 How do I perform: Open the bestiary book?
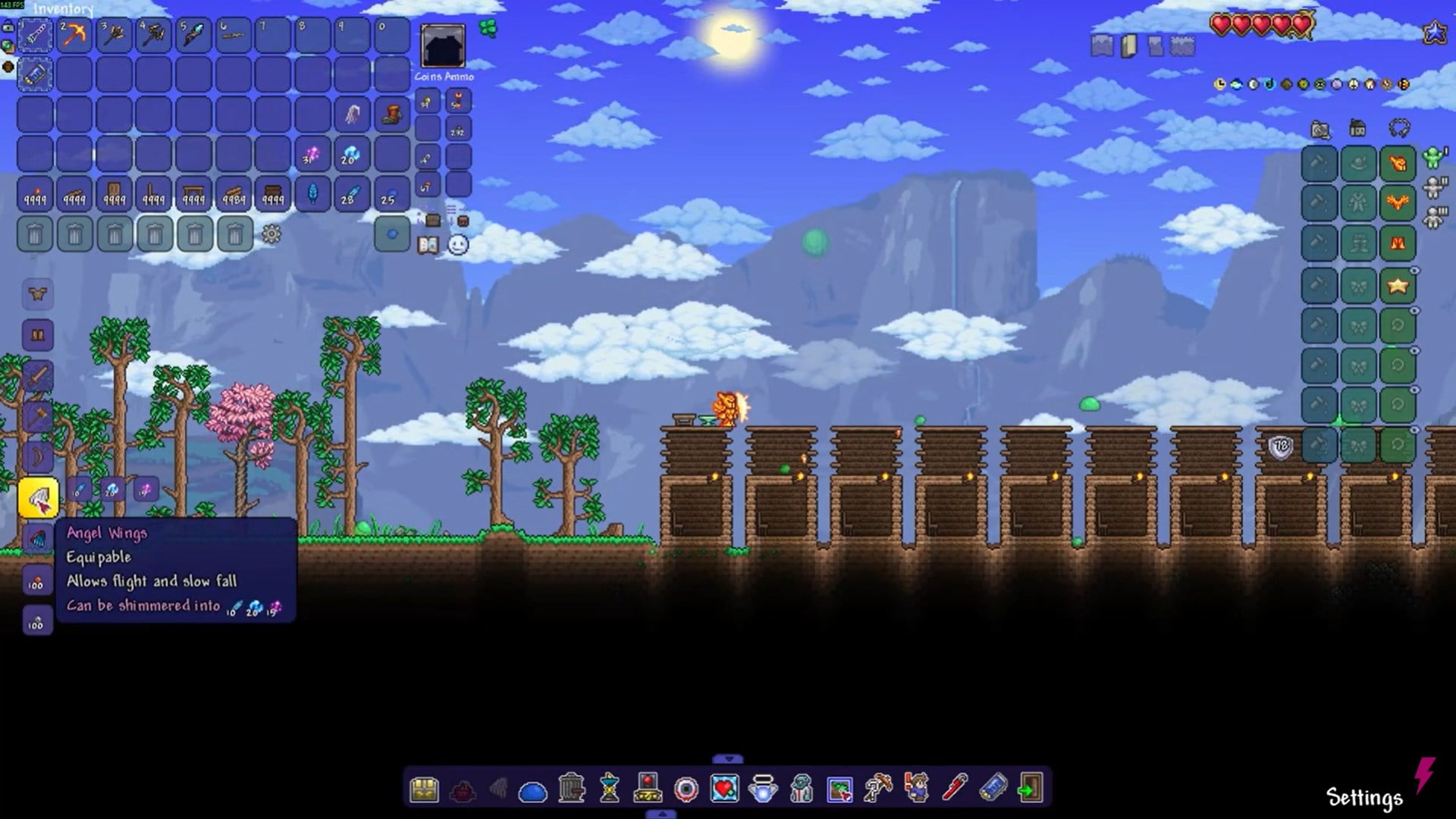coord(428,245)
